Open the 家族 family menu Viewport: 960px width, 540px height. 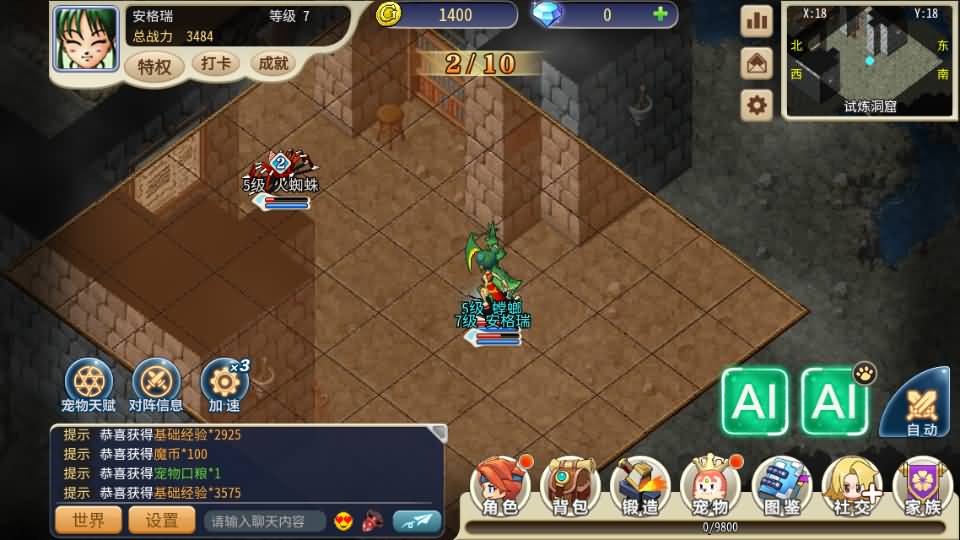922,487
